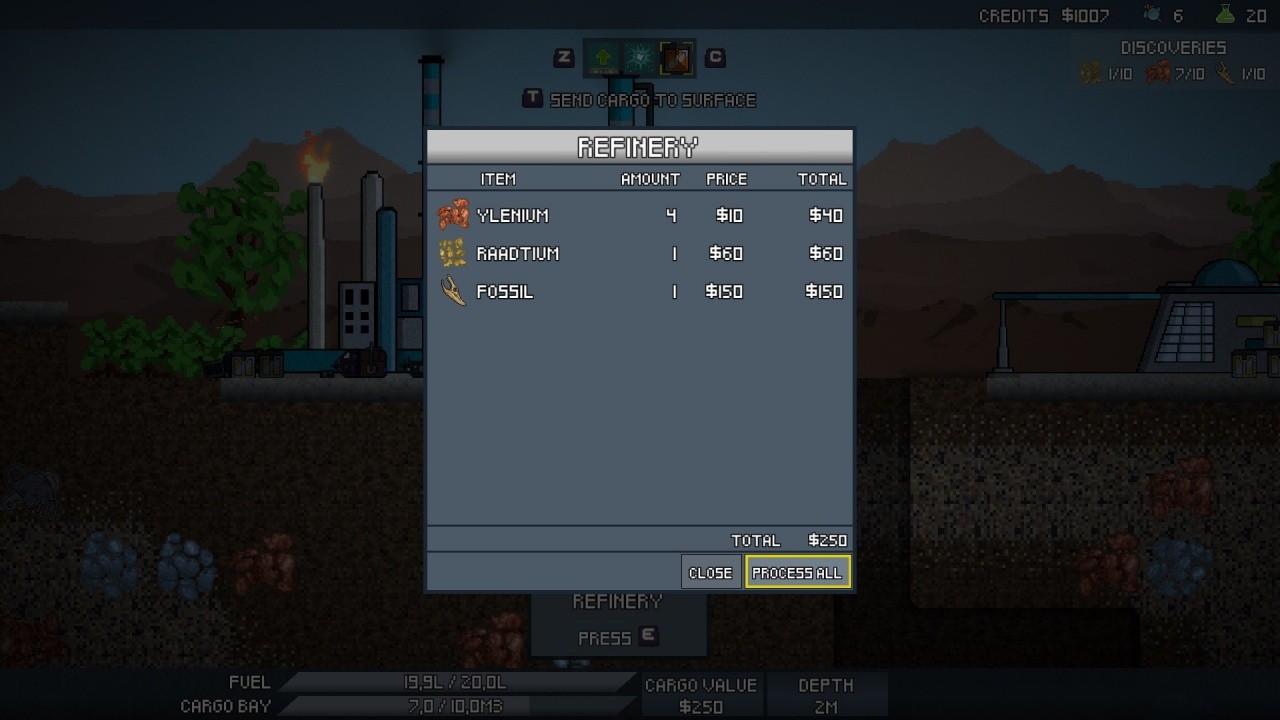Process all cargo at the refinery
The width and height of the screenshot is (1280, 720).
click(x=797, y=573)
